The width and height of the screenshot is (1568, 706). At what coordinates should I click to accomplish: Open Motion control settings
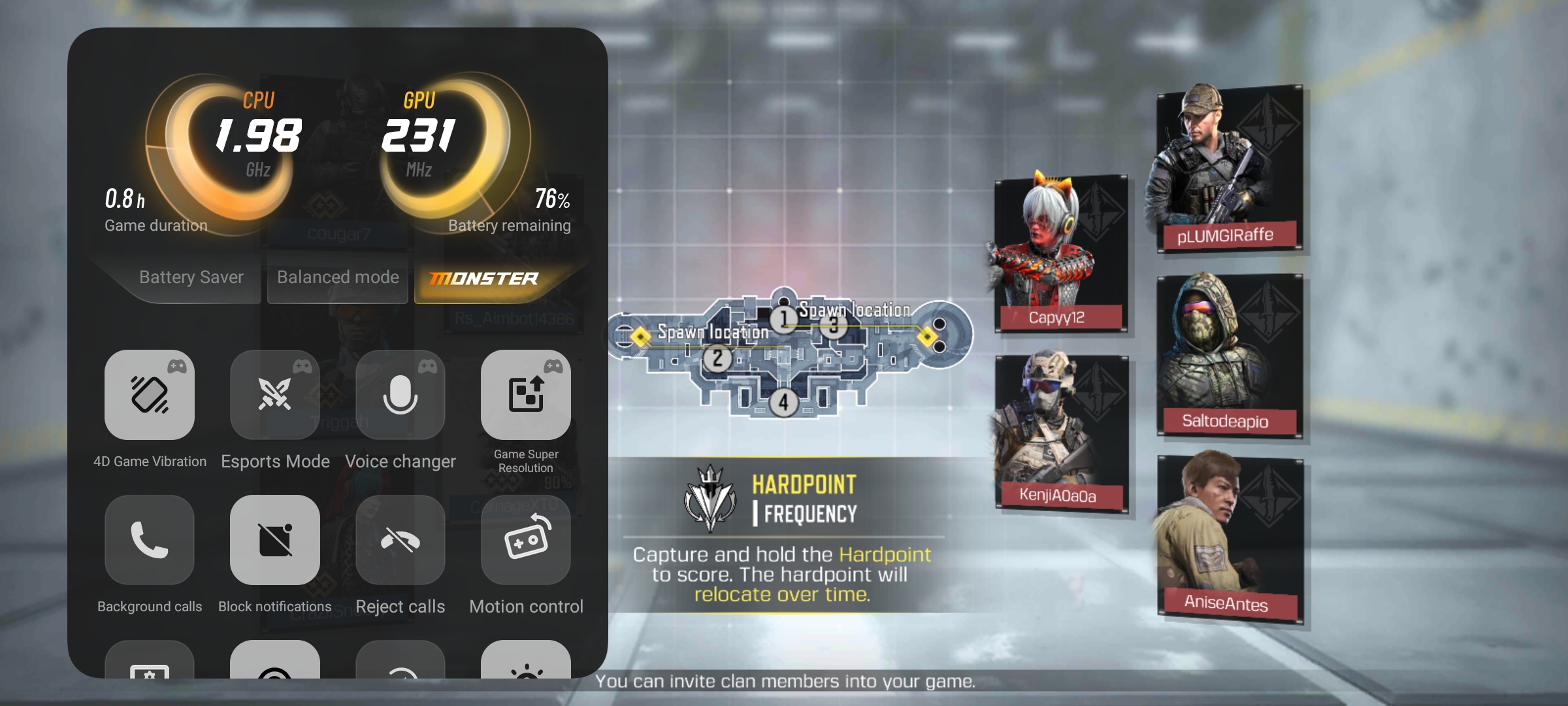pyautogui.click(x=526, y=540)
